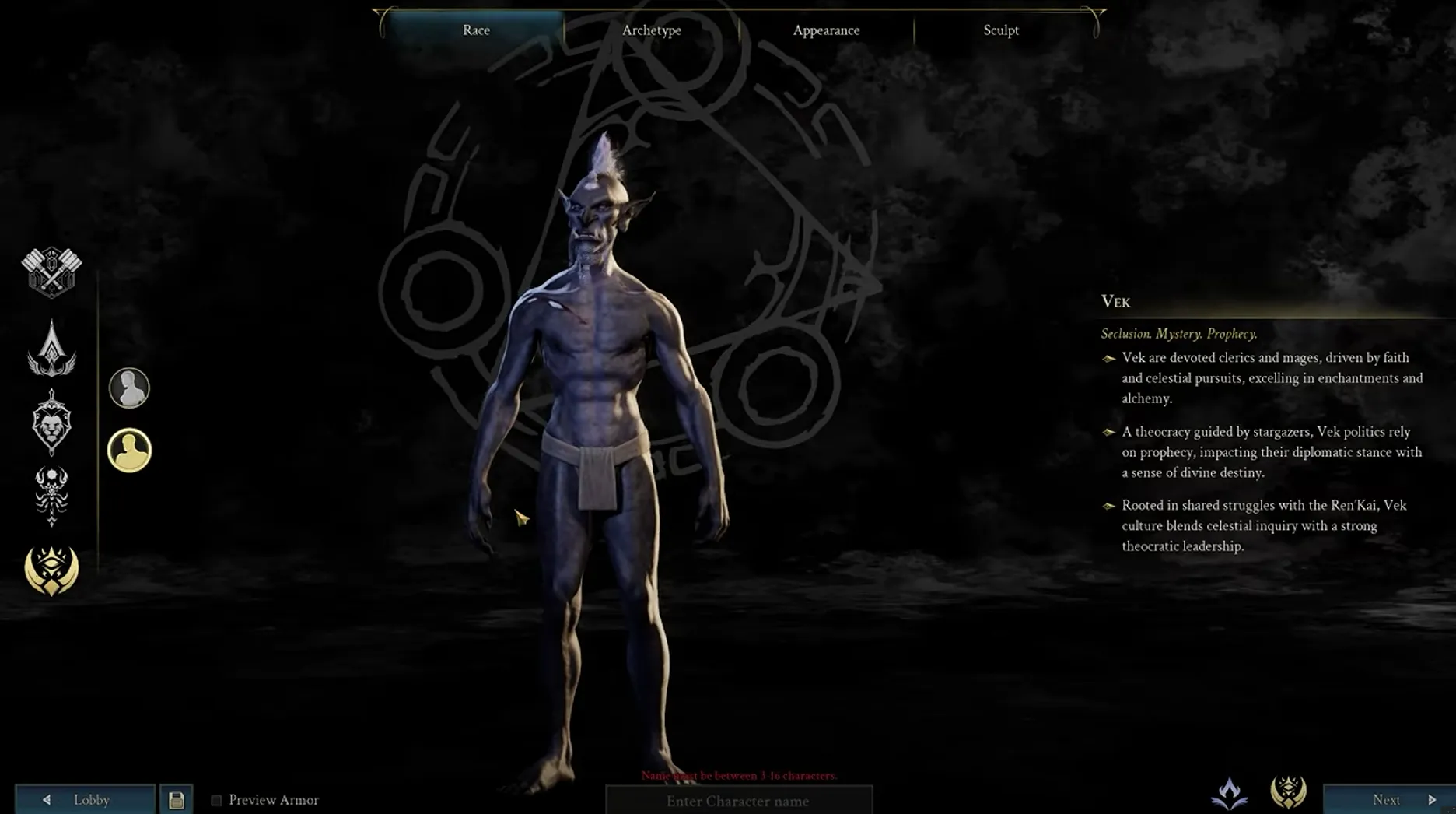Click the small gold eye emblem near Next
The width and height of the screenshot is (1456, 814).
[x=1288, y=792]
